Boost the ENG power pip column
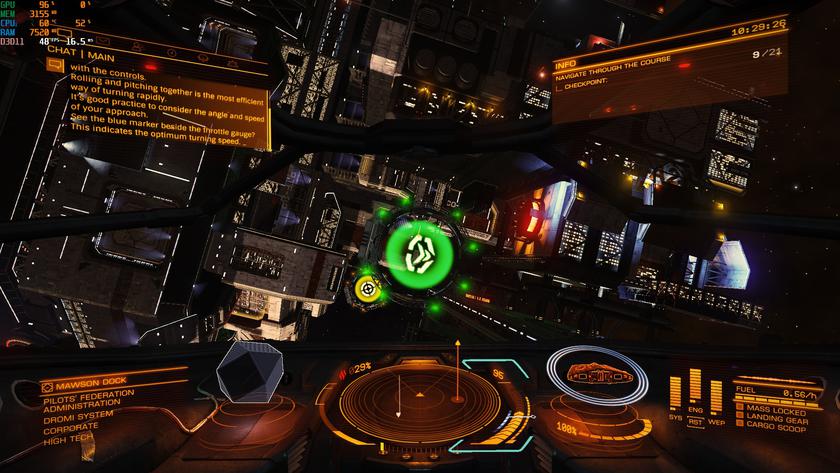Image resolution: width=840 pixels, height=473 pixels. 695,390
